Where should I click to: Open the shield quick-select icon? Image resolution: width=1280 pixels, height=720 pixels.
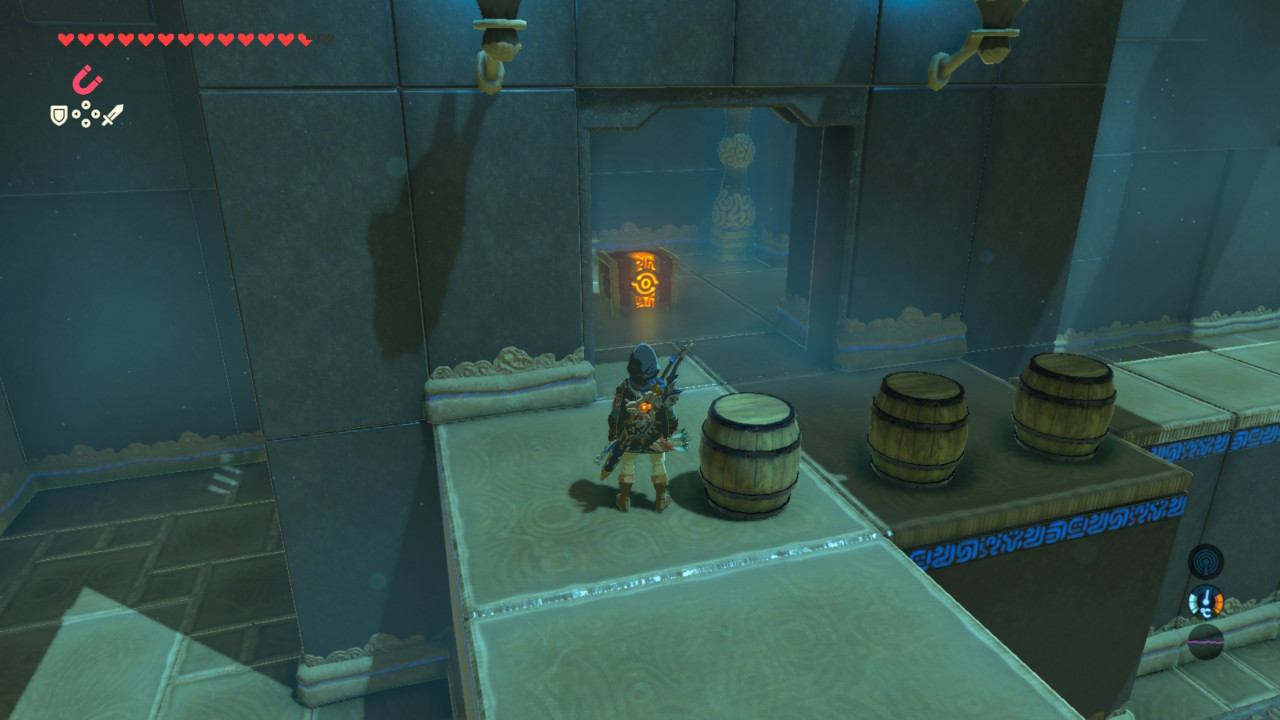pos(59,116)
